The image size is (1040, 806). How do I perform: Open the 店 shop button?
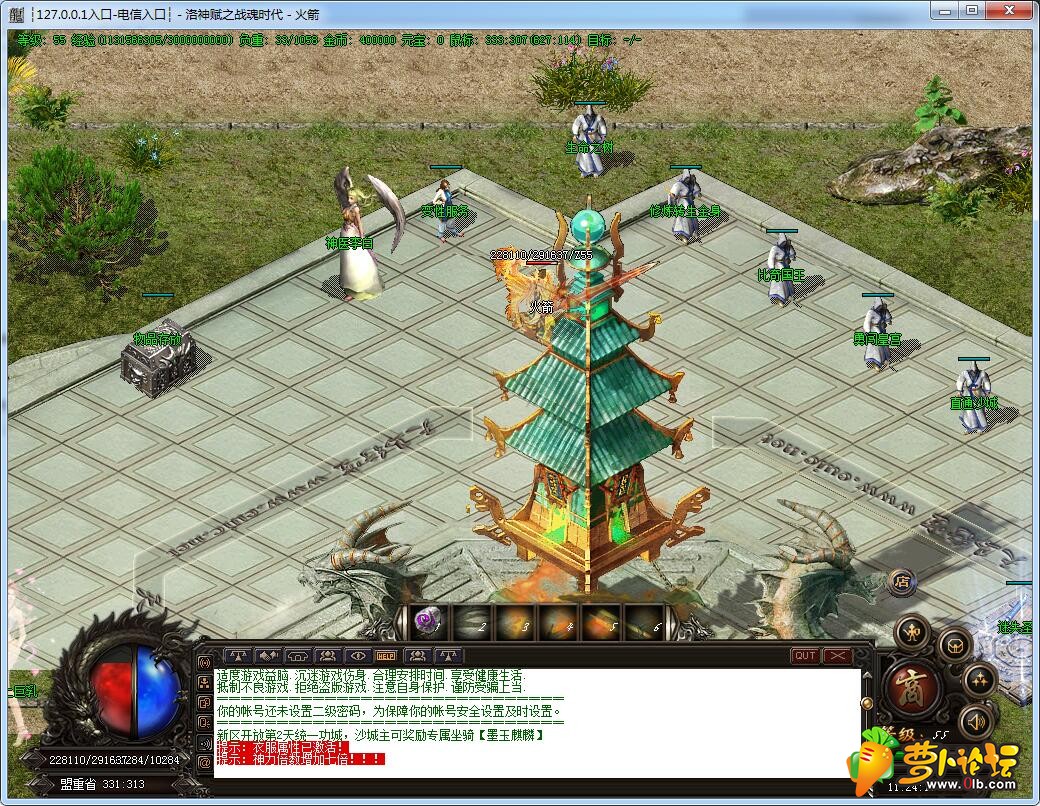tap(901, 580)
